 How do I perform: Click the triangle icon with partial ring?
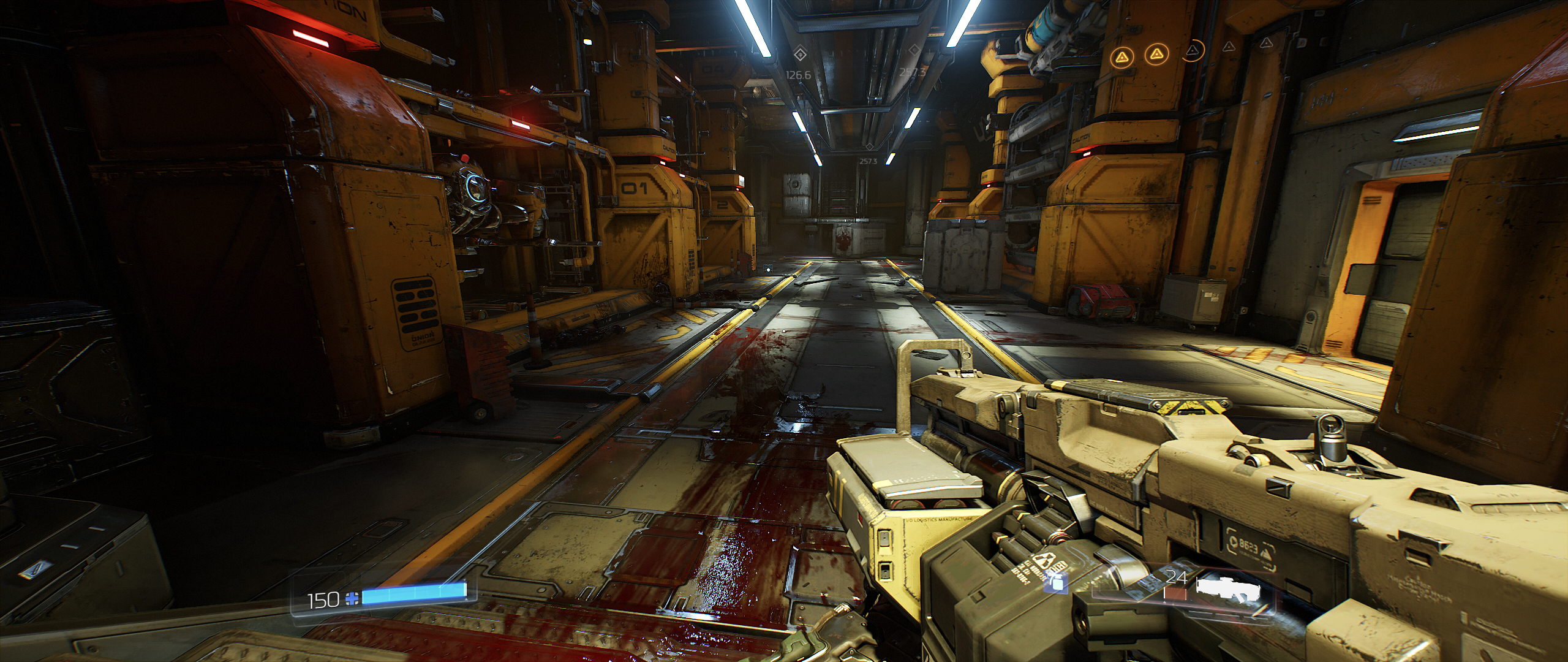(1193, 49)
